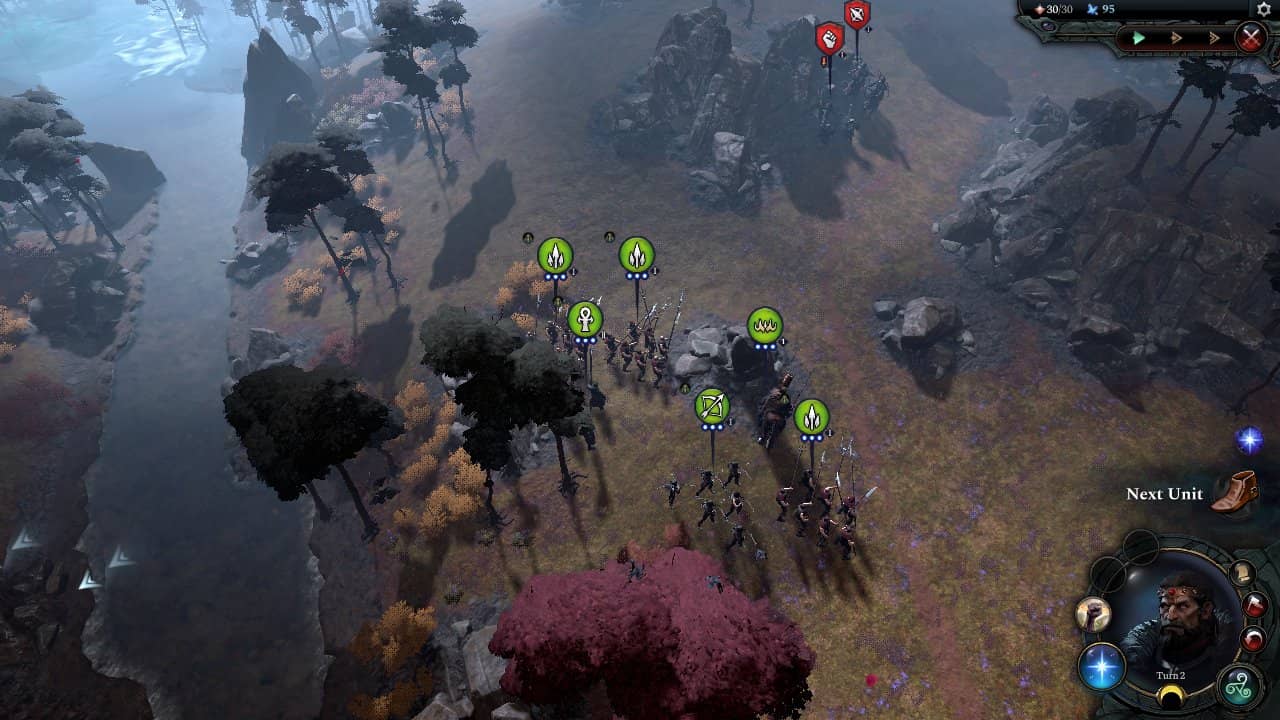Image resolution: width=1280 pixels, height=720 pixels.
Task: Activate the raised fist ability
Action: 1092,614
